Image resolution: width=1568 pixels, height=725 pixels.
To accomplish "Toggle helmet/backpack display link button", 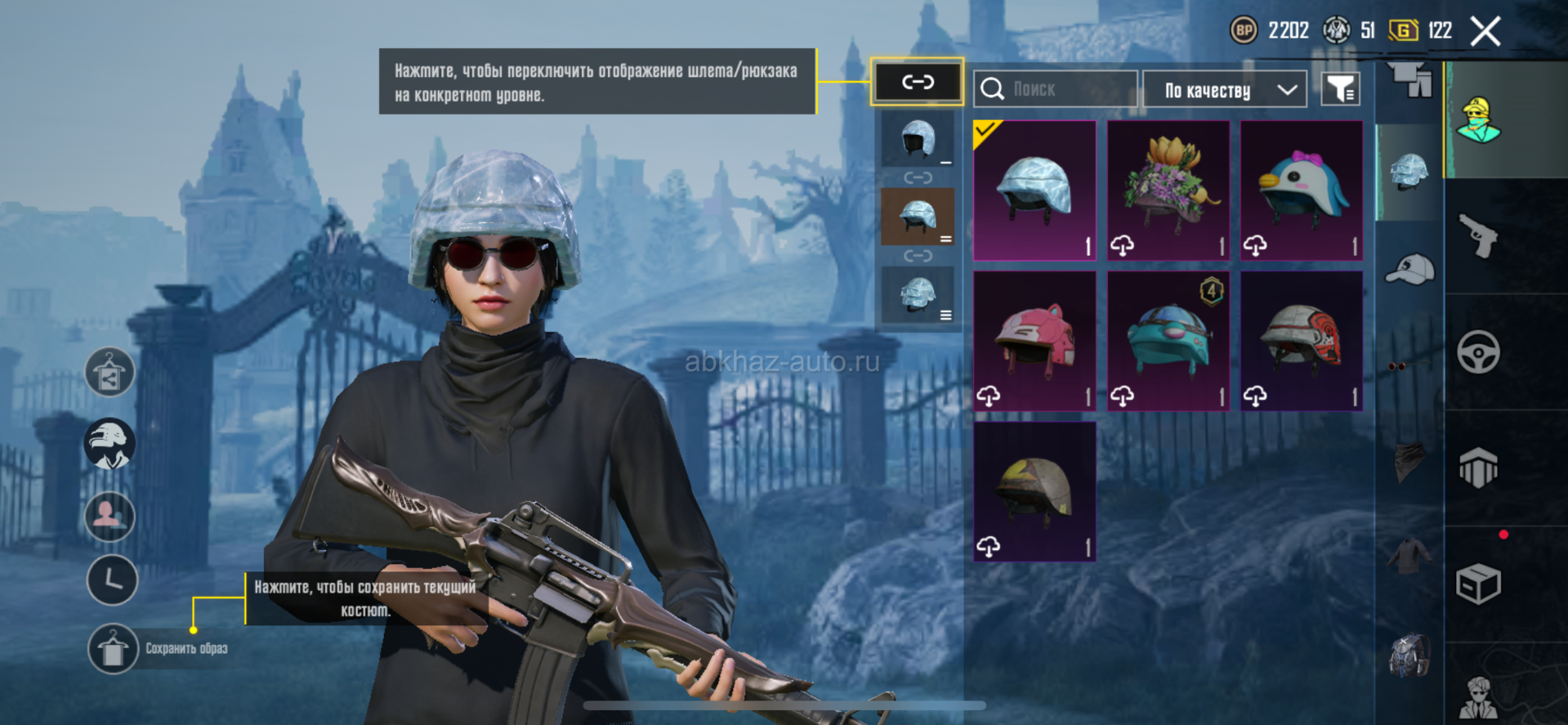I will tap(917, 82).
